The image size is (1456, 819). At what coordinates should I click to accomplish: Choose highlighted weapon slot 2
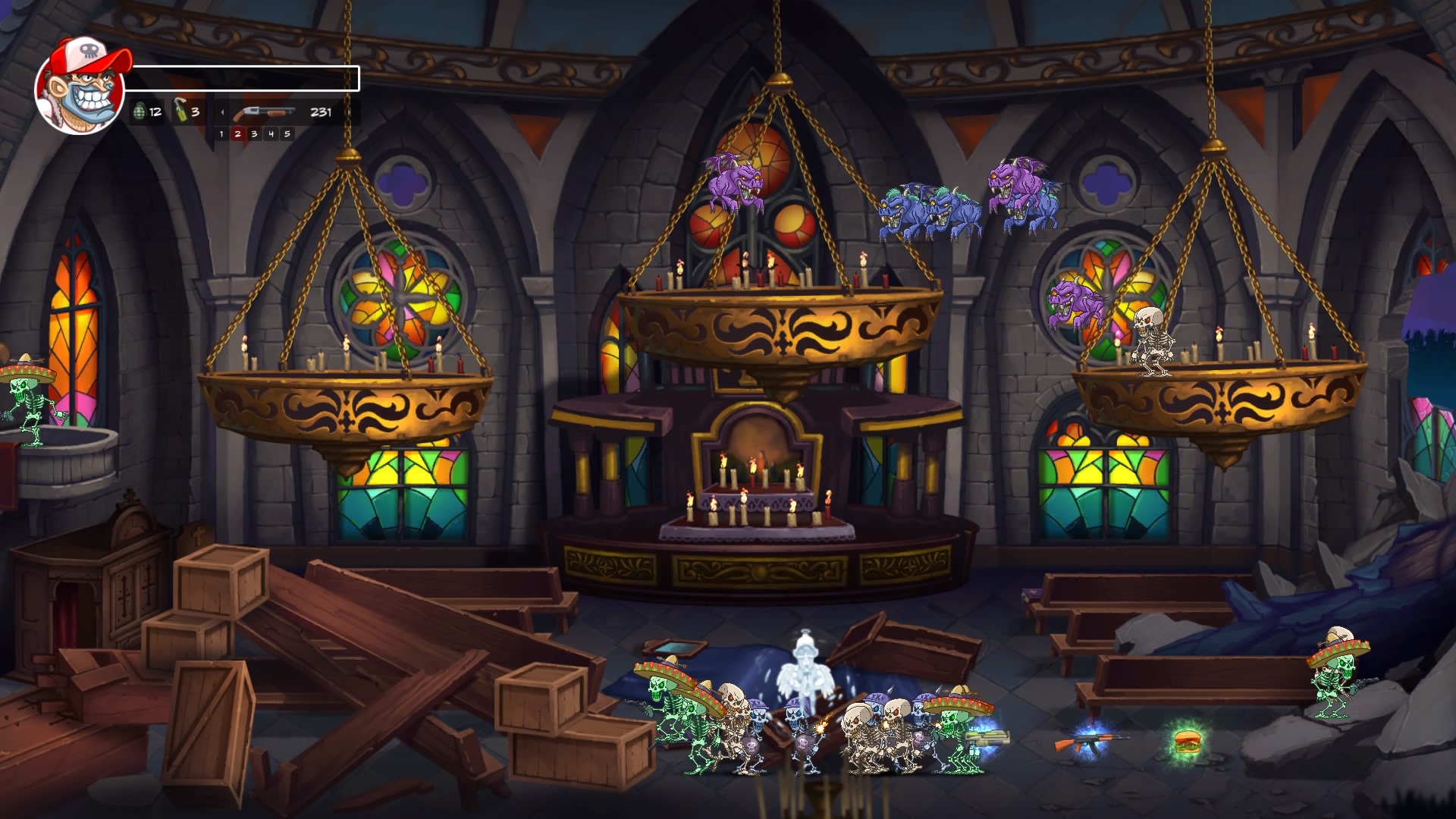click(238, 134)
